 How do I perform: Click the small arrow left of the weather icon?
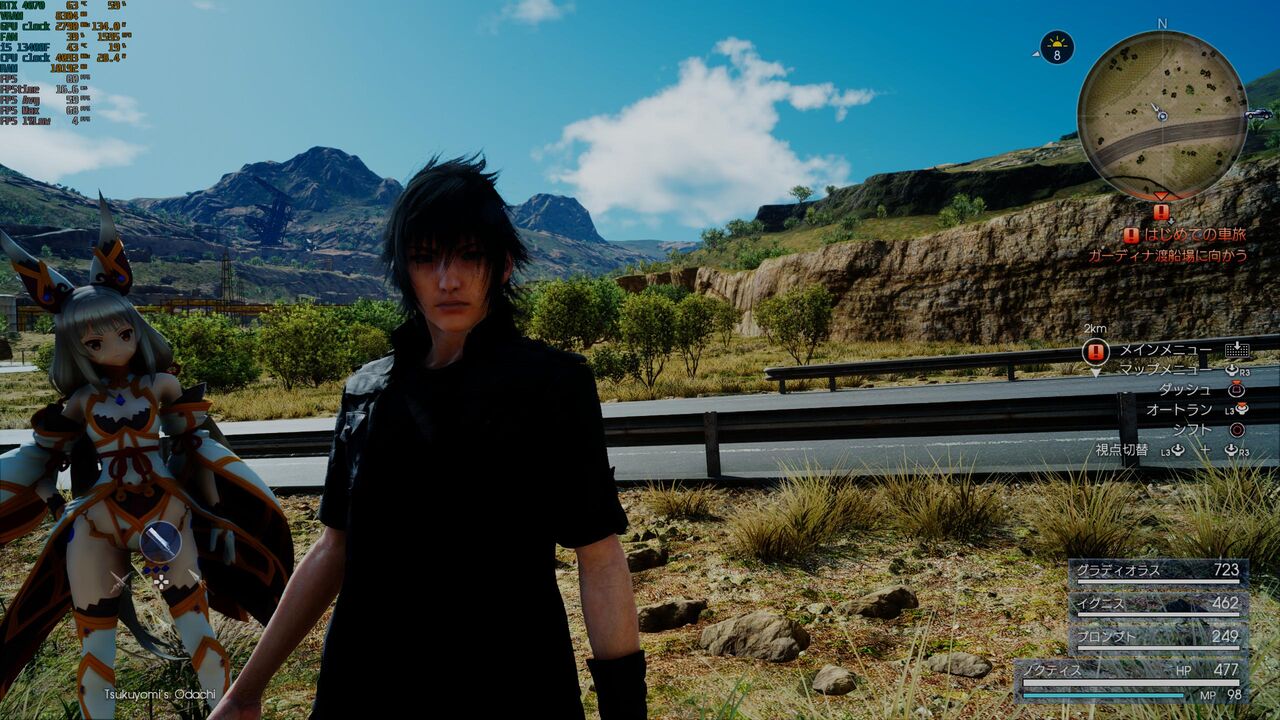tap(1035, 55)
